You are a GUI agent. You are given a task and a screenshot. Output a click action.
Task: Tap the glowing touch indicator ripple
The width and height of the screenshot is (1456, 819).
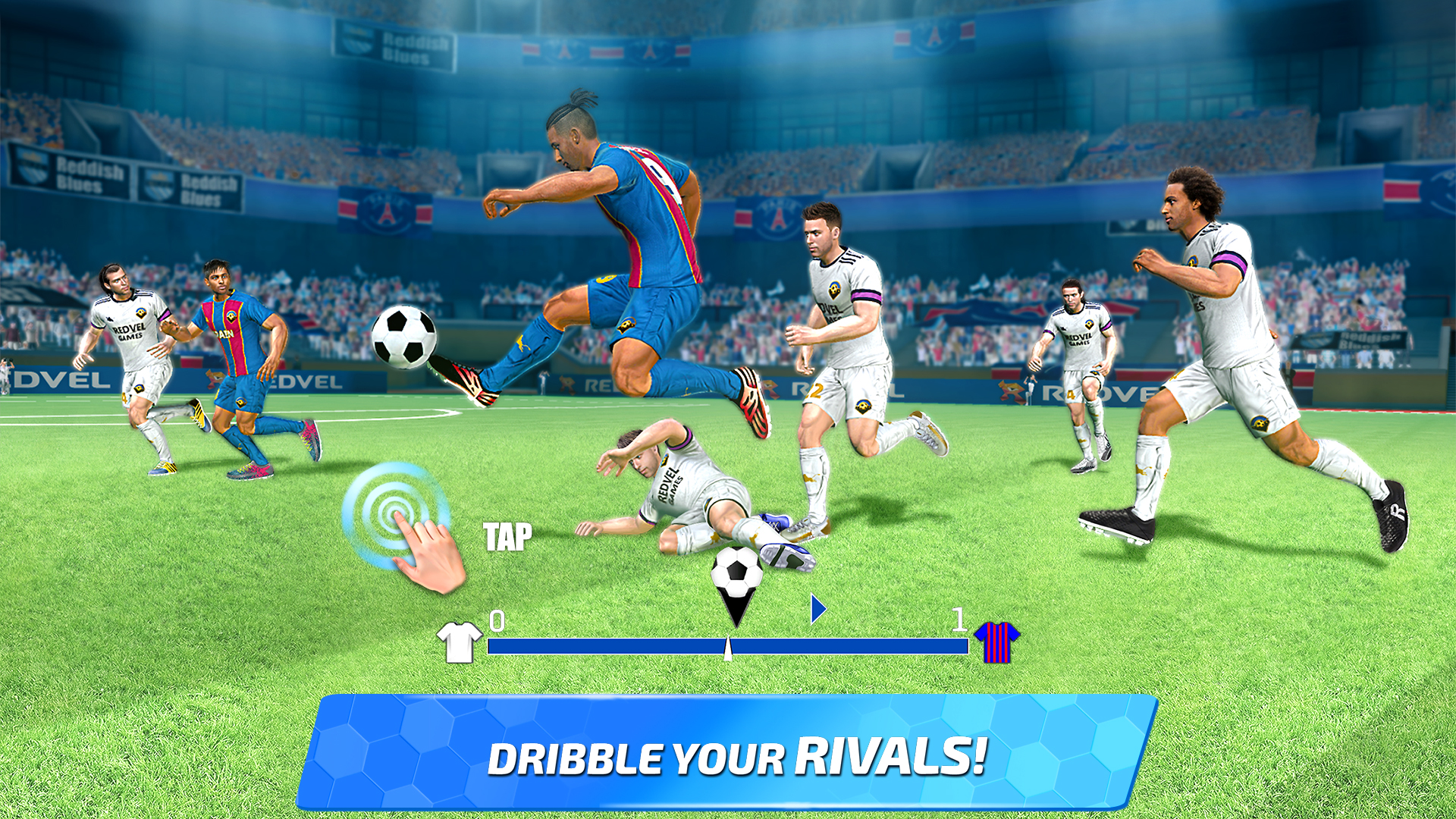(397, 510)
